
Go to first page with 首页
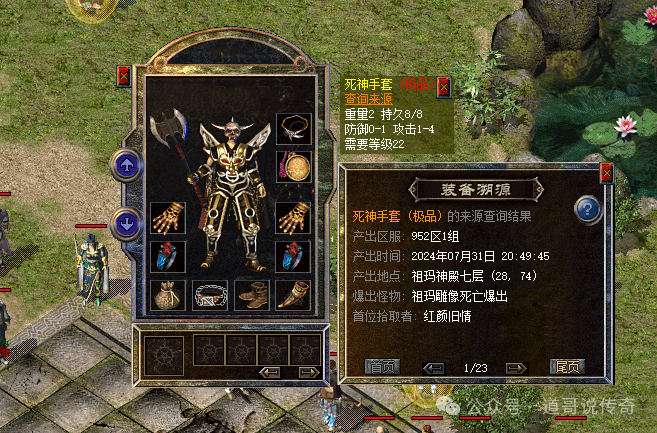click(381, 367)
